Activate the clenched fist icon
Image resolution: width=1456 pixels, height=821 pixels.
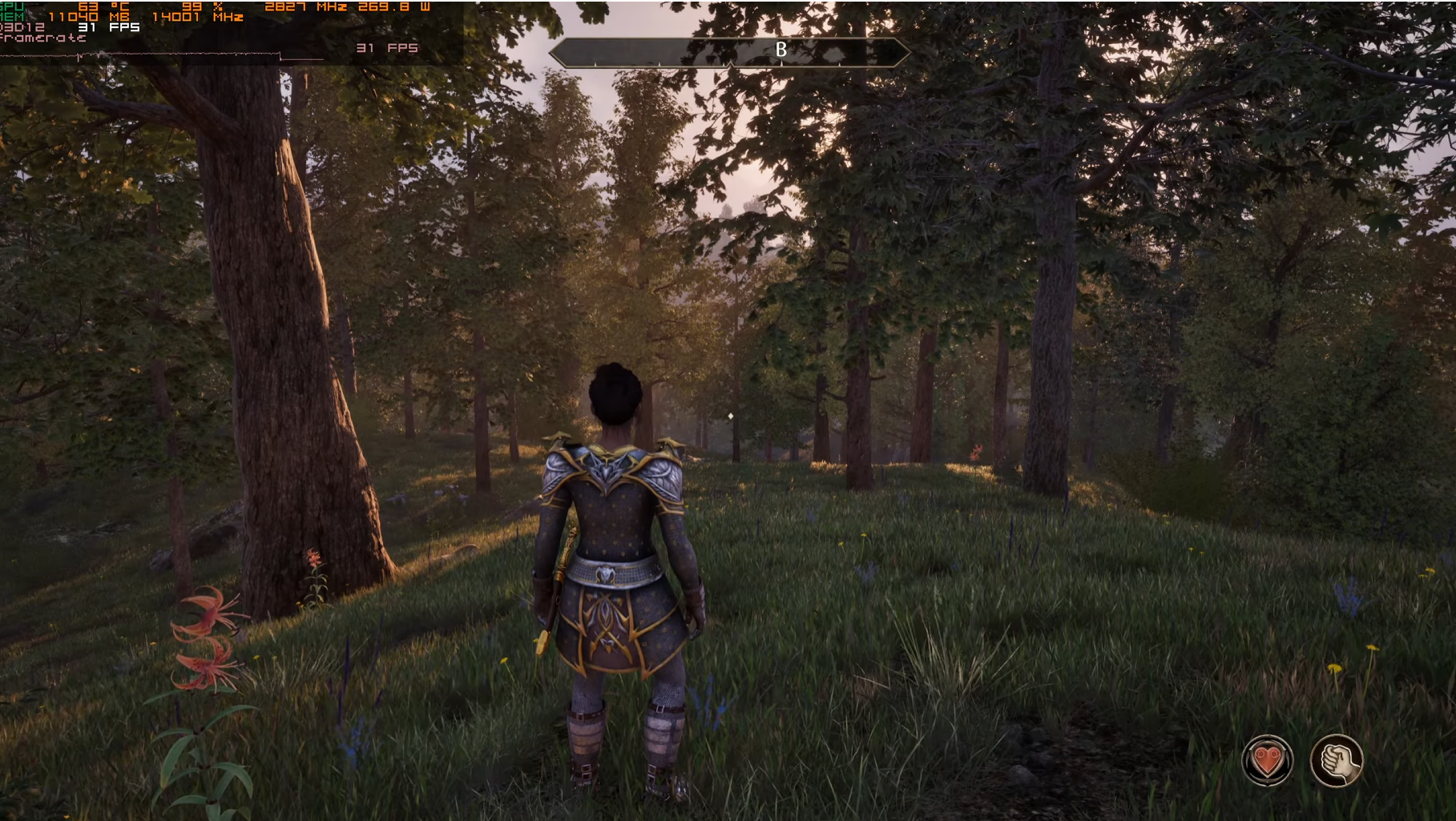click(x=1336, y=759)
